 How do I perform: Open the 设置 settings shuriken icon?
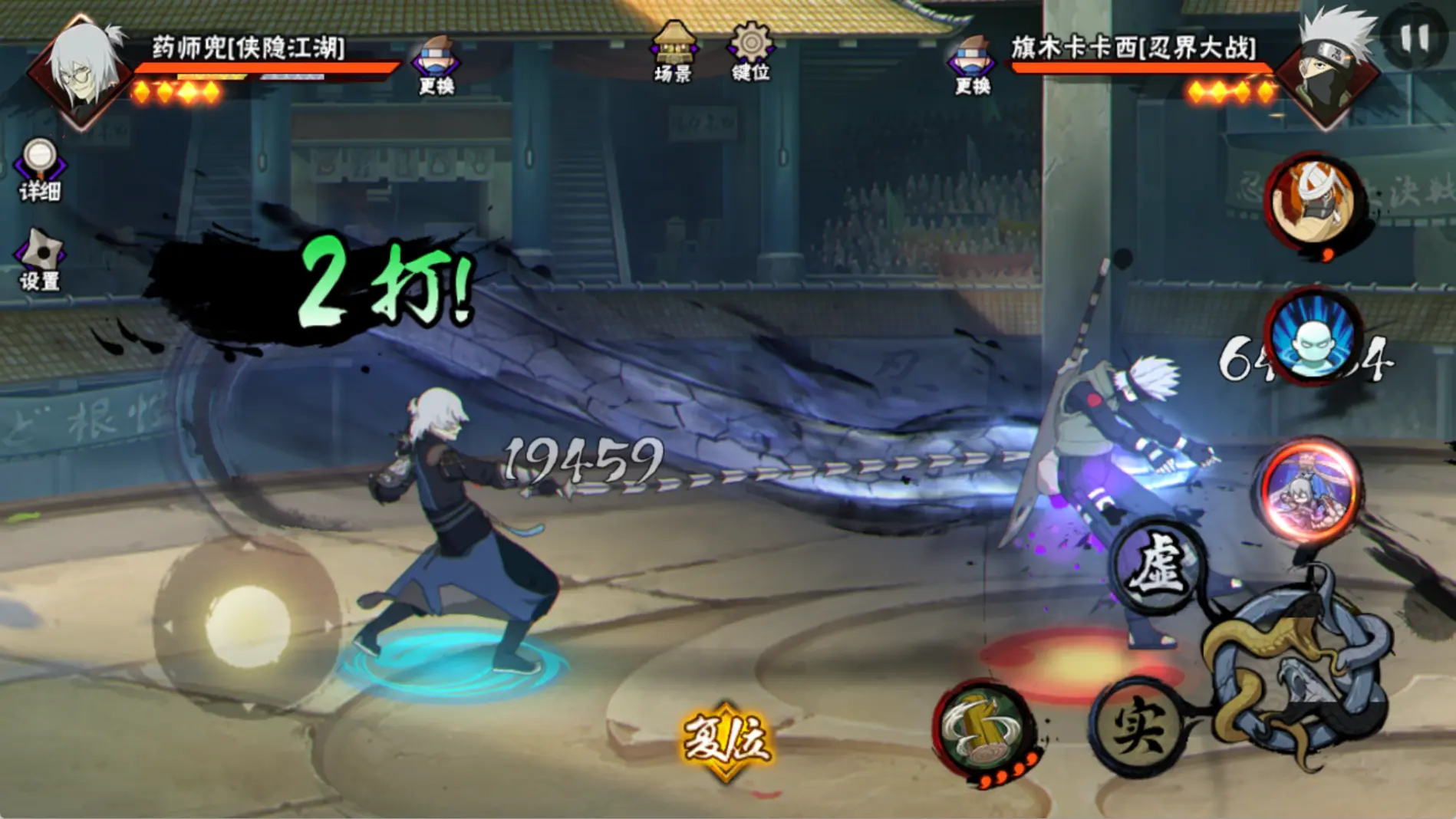(x=40, y=260)
